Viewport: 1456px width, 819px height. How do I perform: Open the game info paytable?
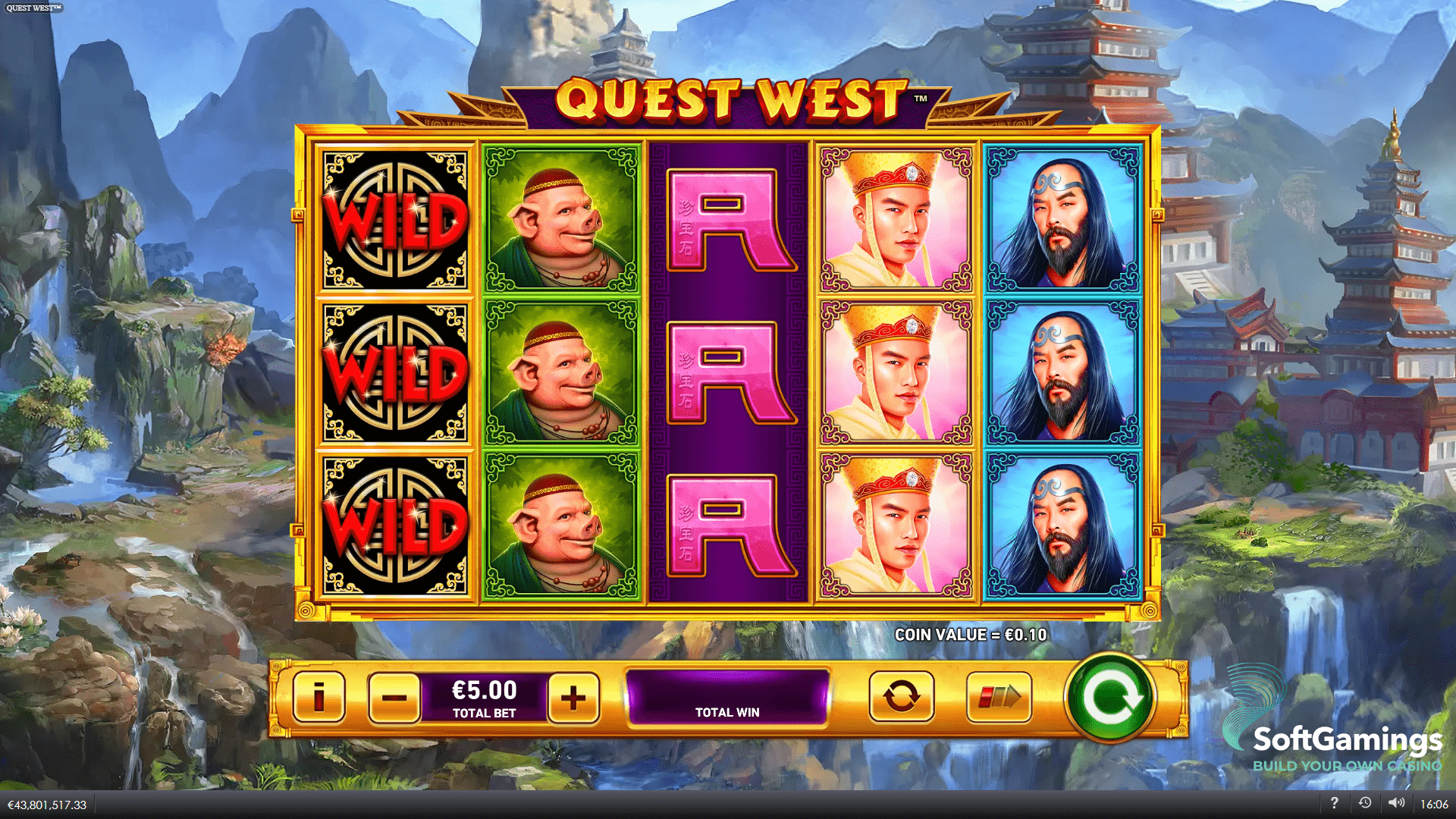tap(319, 698)
